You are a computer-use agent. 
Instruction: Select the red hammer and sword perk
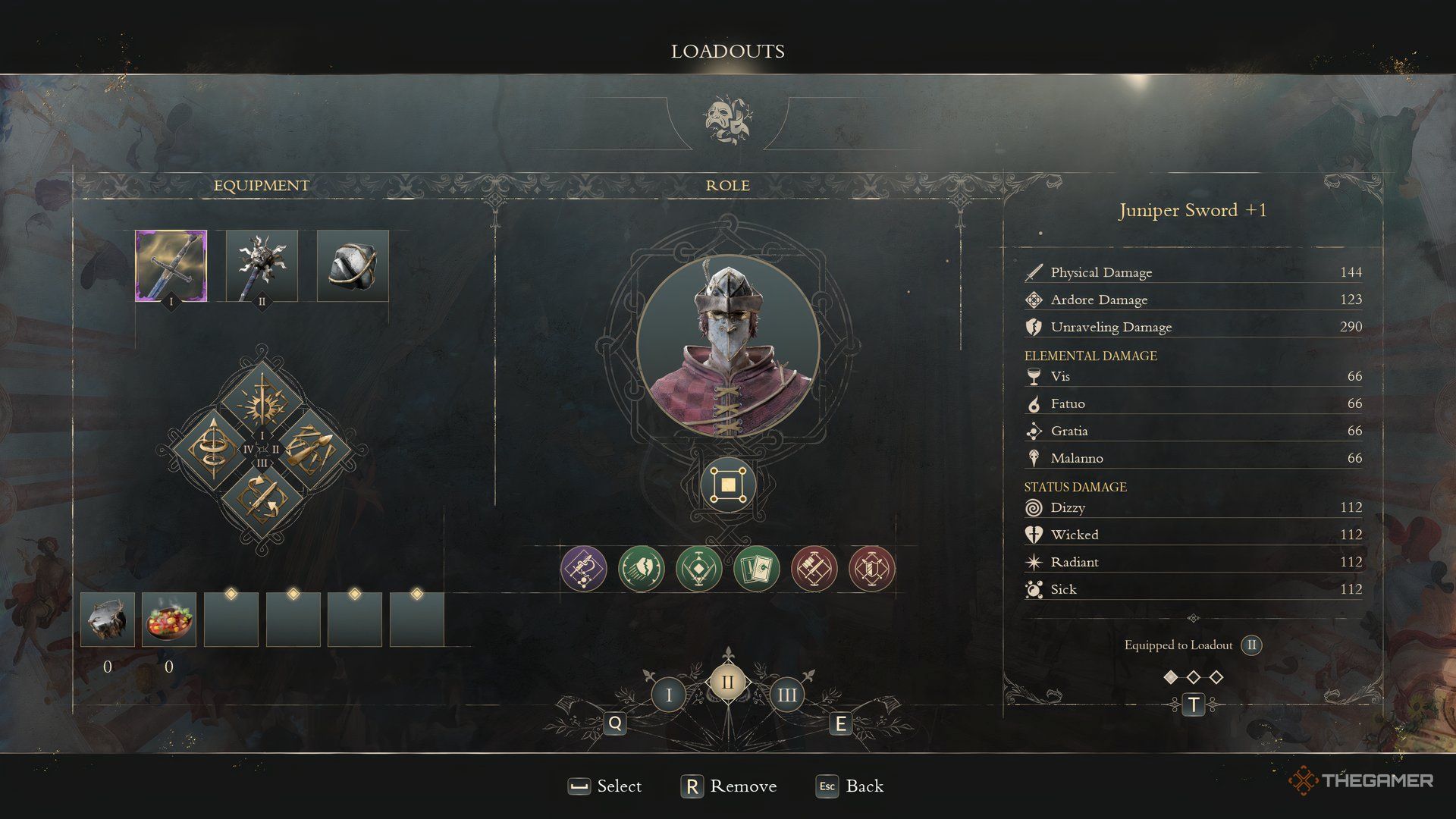[814, 568]
